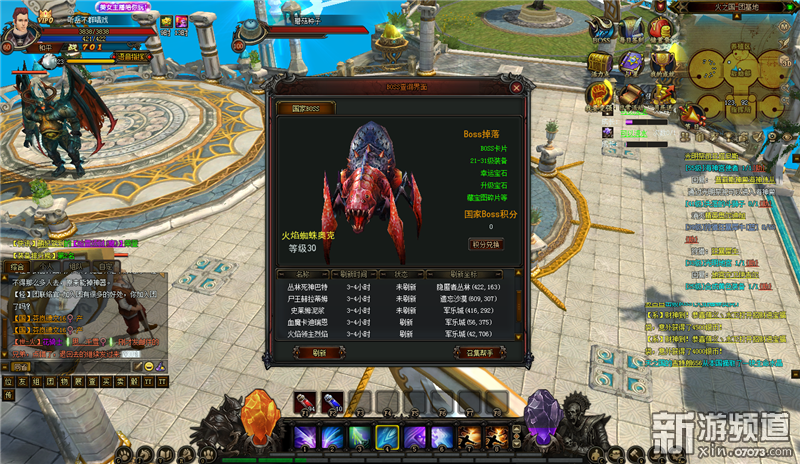
Task: Open the purple spellbook icon
Action: click(631, 62)
